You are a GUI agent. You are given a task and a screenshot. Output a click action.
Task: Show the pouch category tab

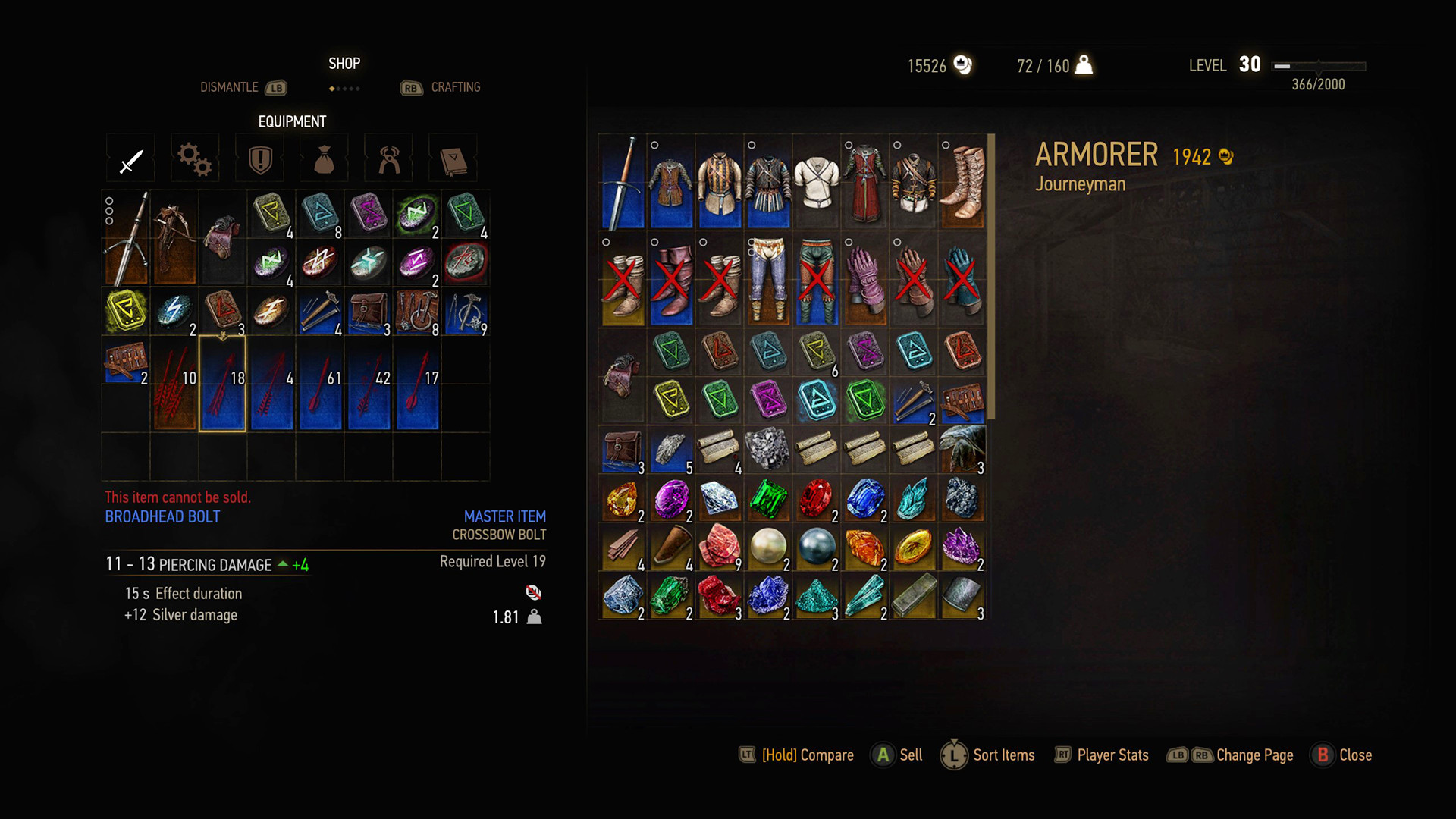(x=325, y=159)
